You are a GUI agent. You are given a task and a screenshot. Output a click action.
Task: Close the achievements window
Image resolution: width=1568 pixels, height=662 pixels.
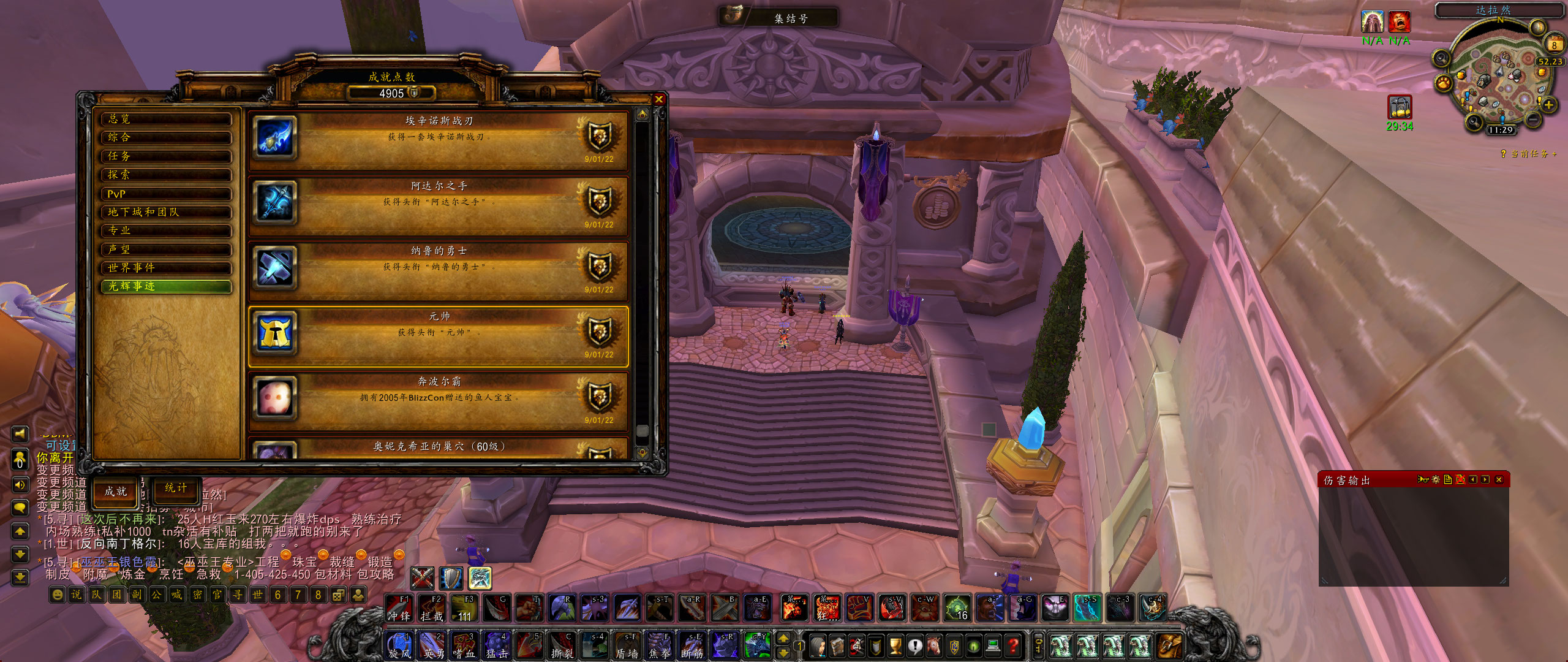click(659, 99)
